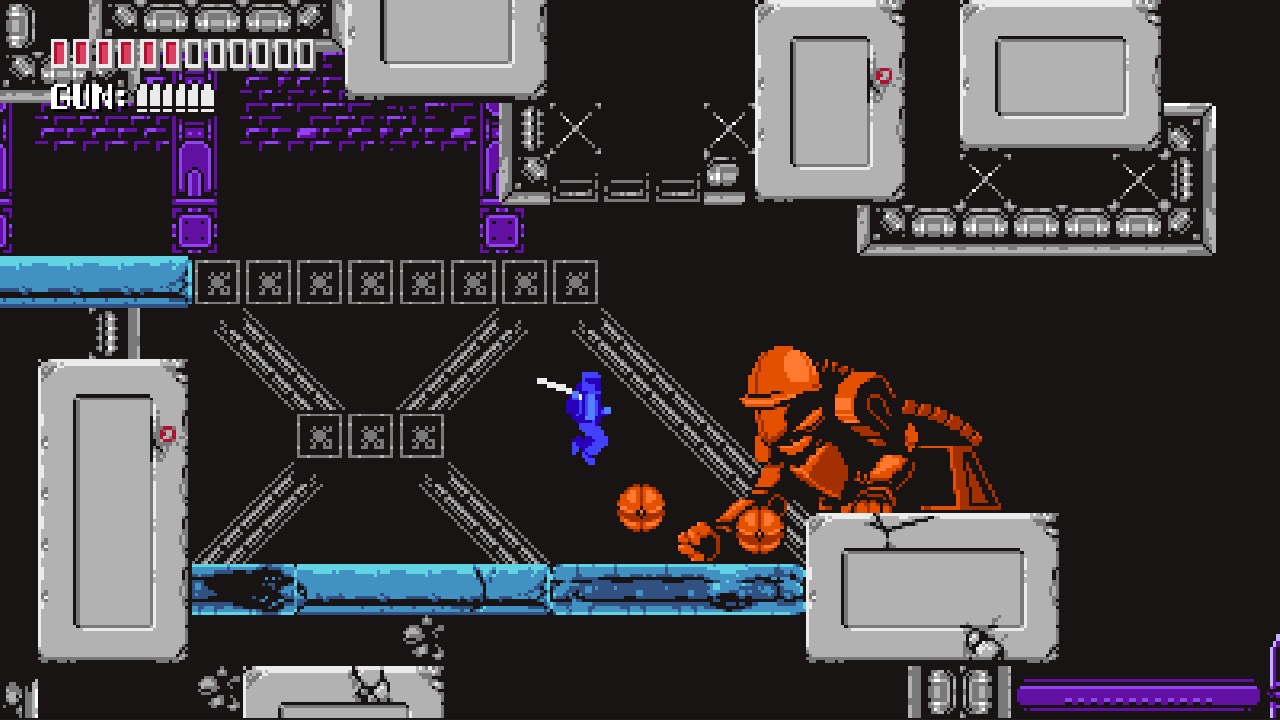Click the rightmost X-panel in the top row
Image resolution: width=1280 pixels, height=720 pixels.
577,284
